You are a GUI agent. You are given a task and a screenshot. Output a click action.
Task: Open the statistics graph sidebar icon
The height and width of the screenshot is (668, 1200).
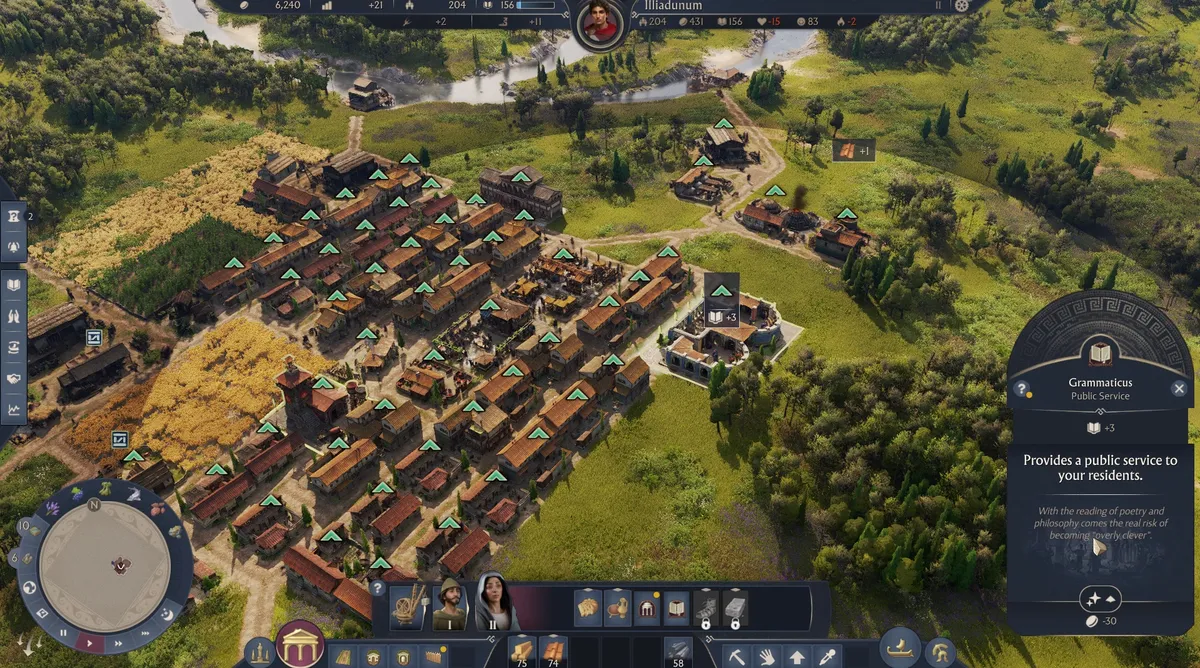pos(14,408)
